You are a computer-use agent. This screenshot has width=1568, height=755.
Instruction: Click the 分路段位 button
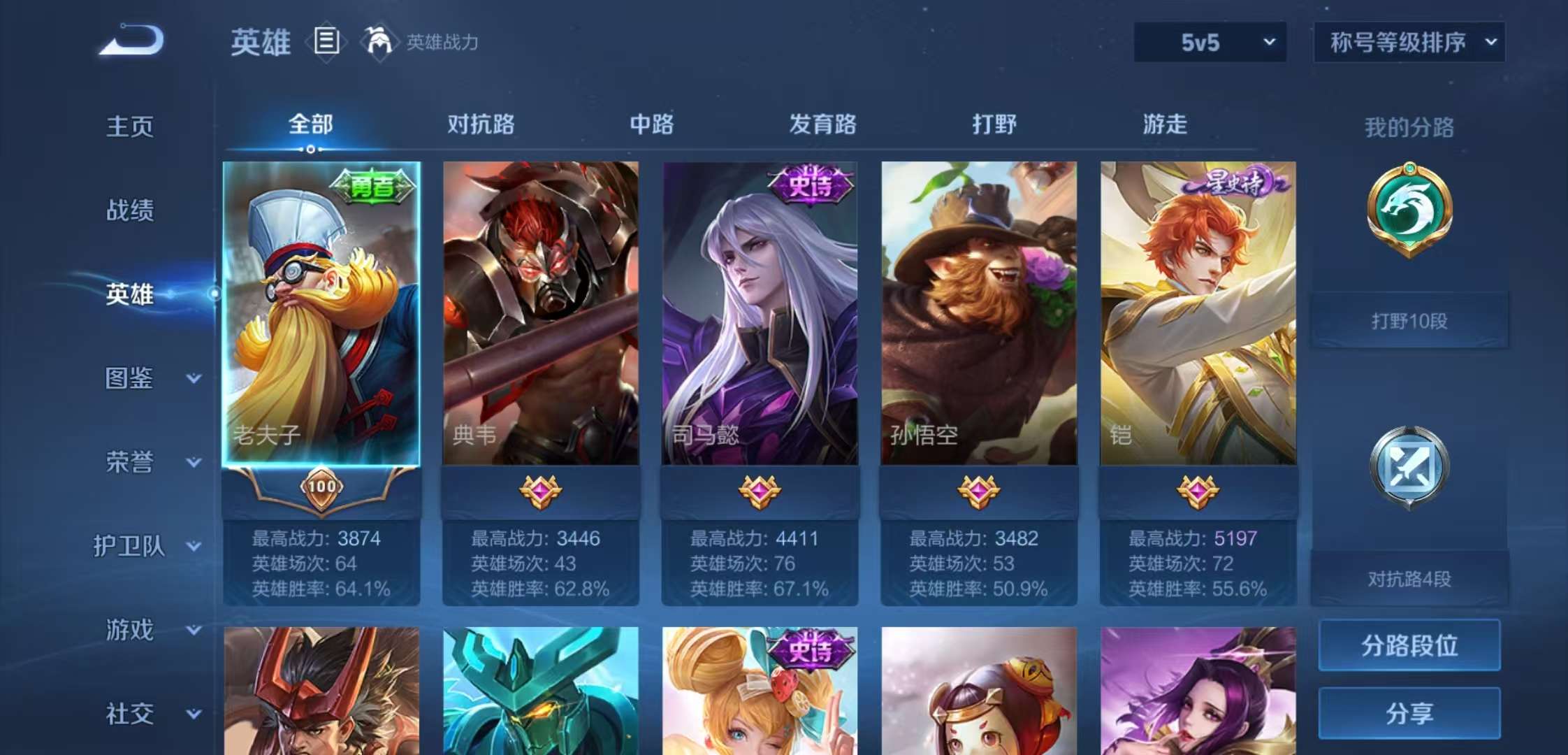1409,647
